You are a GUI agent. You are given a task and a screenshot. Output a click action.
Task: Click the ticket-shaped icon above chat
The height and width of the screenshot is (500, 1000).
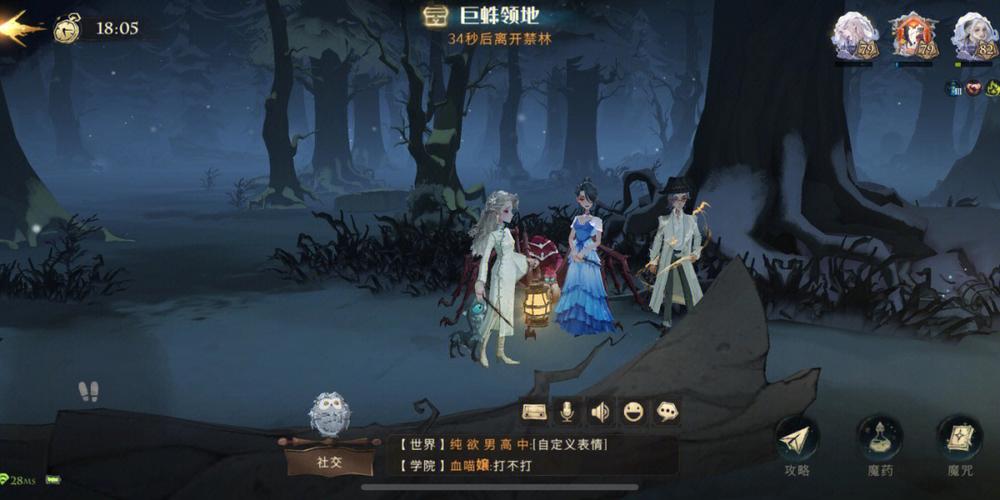[534, 411]
